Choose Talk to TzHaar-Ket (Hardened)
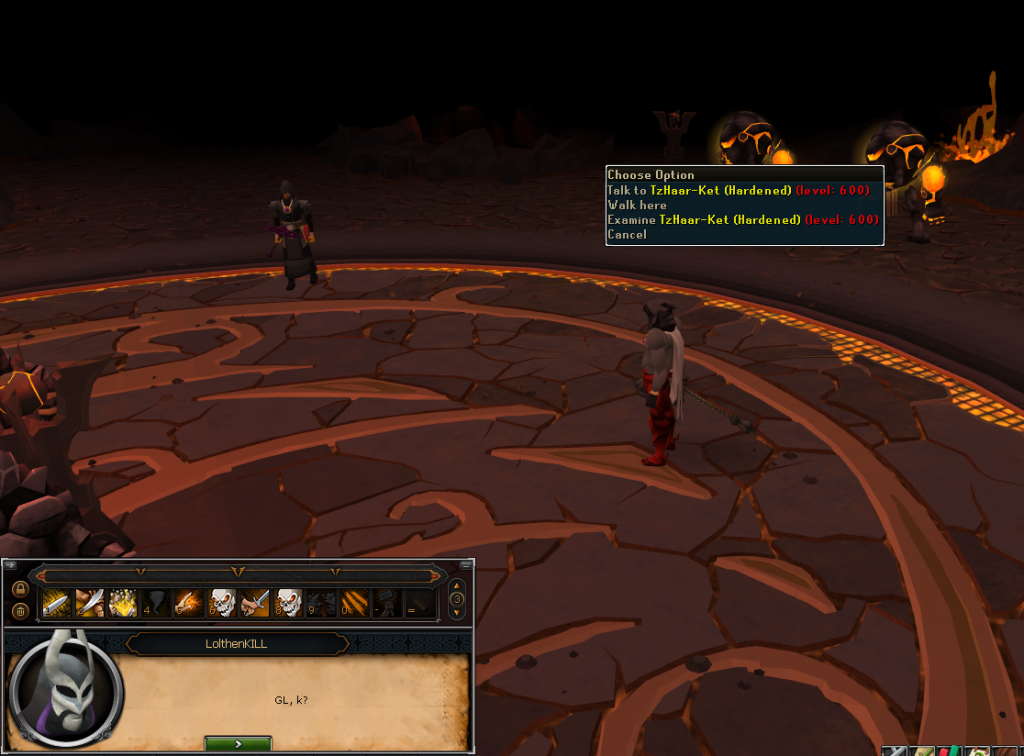The height and width of the screenshot is (756, 1024). point(699,190)
